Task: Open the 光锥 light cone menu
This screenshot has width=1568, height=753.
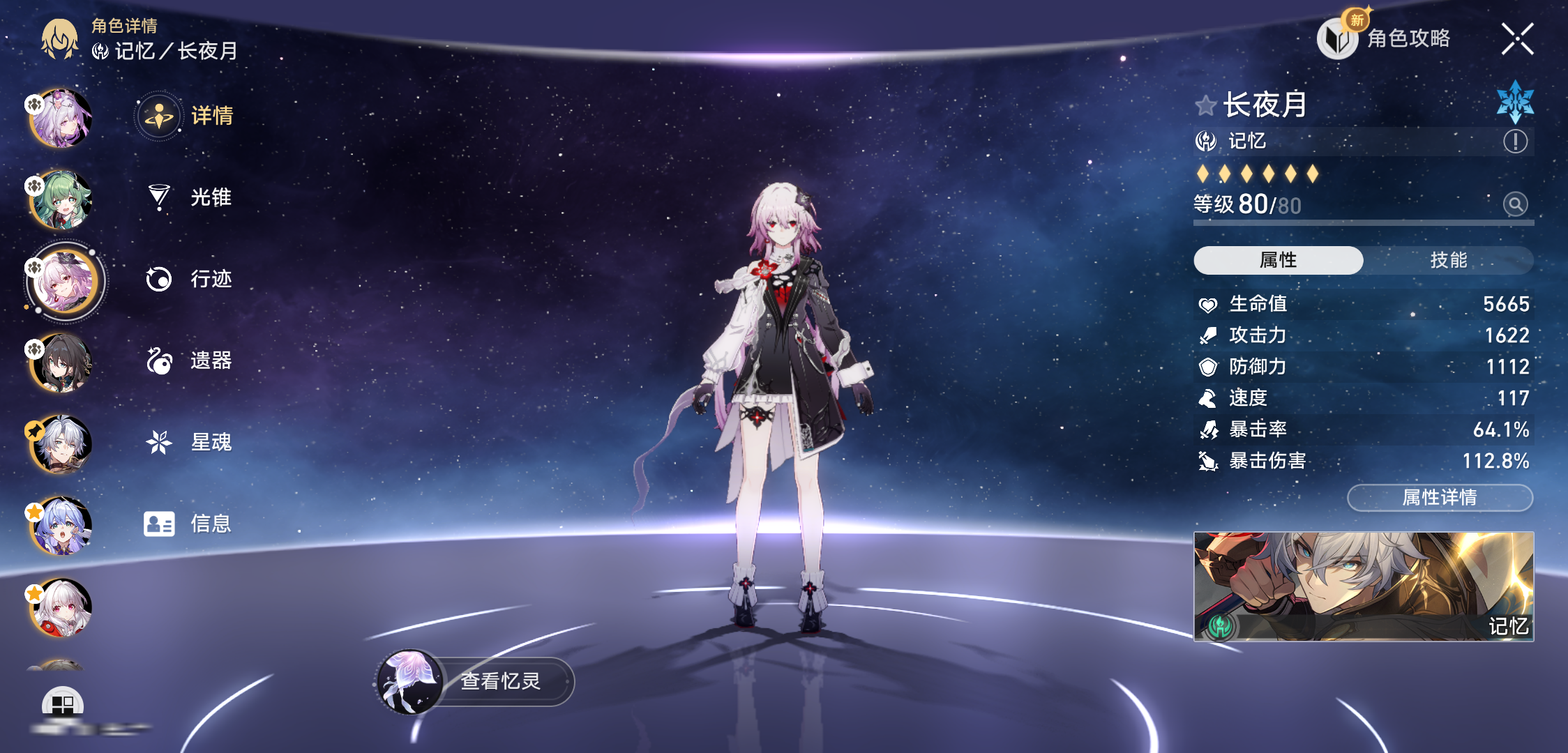Action: pyautogui.click(x=188, y=197)
